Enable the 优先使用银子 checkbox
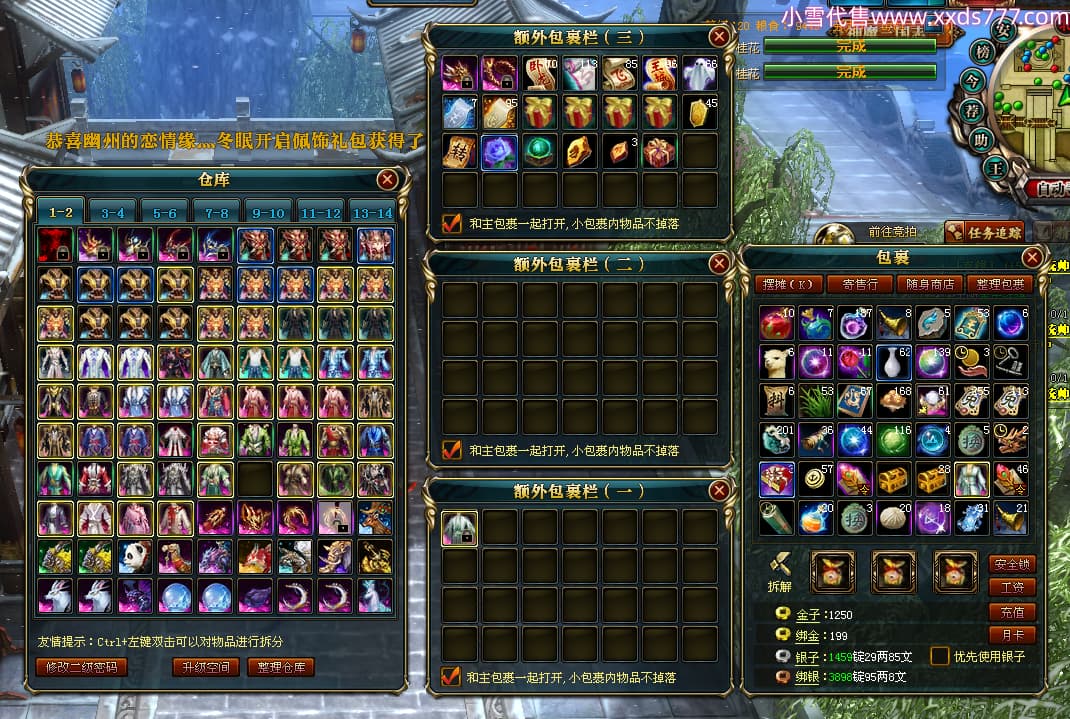The width and height of the screenshot is (1070, 719). click(x=939, y=656)
